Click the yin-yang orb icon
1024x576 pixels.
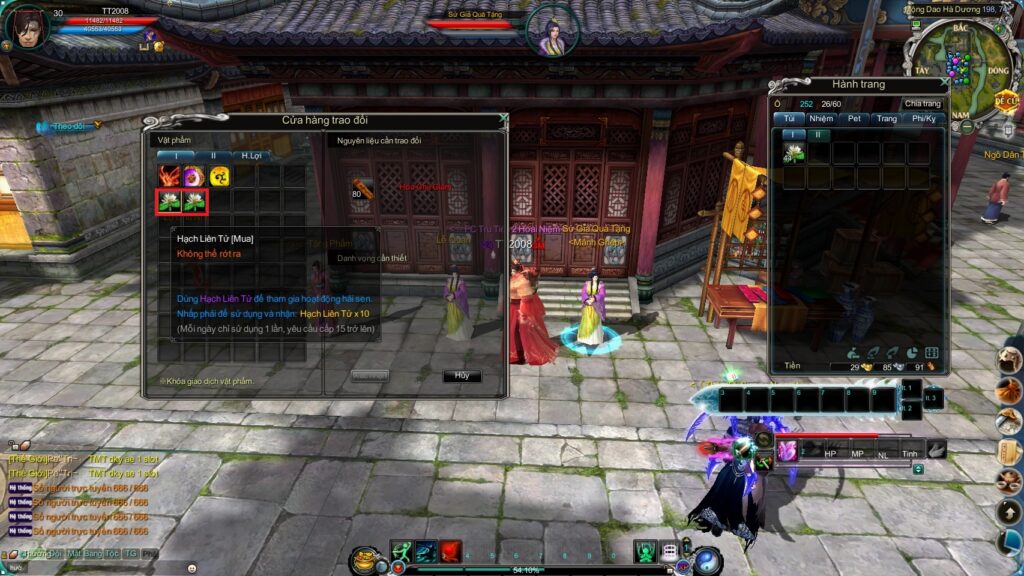pyautogui.click(x=708, y=560)
